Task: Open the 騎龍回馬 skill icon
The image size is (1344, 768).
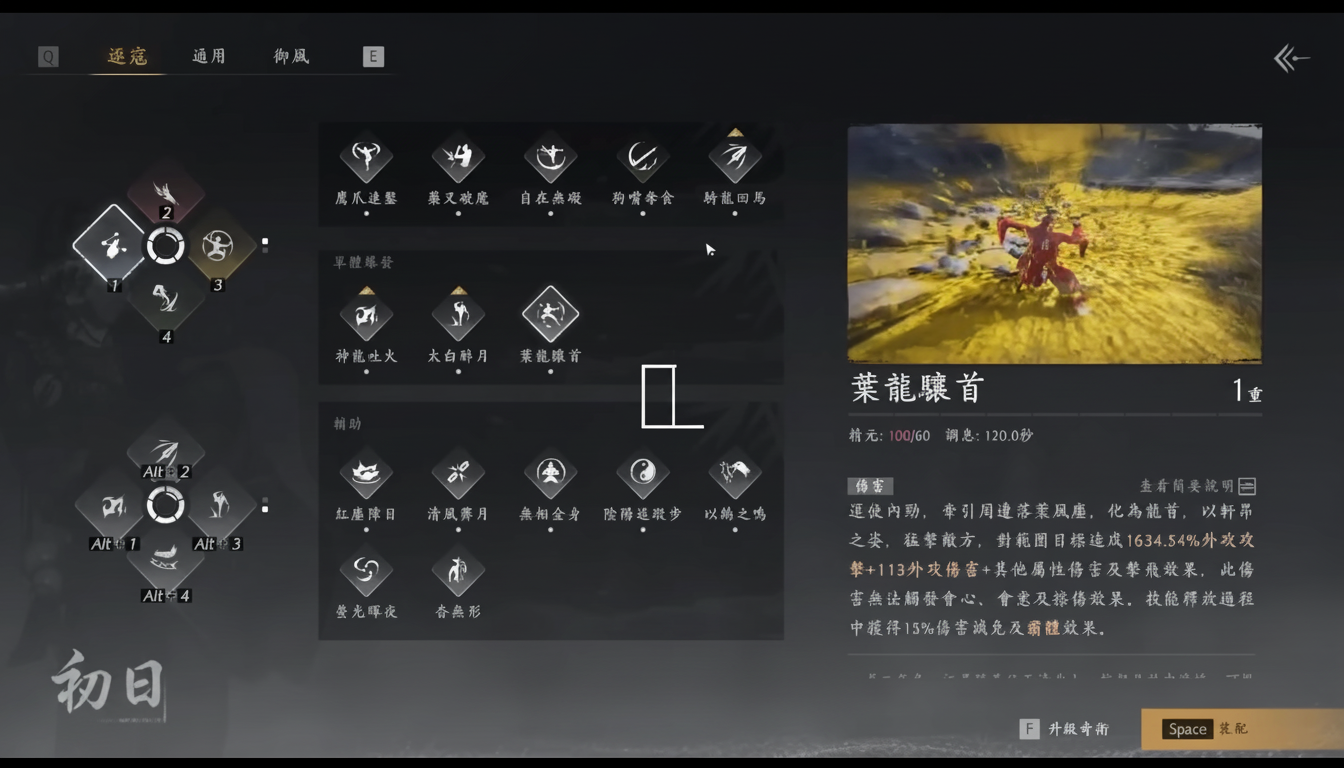Action: (734, 158)
